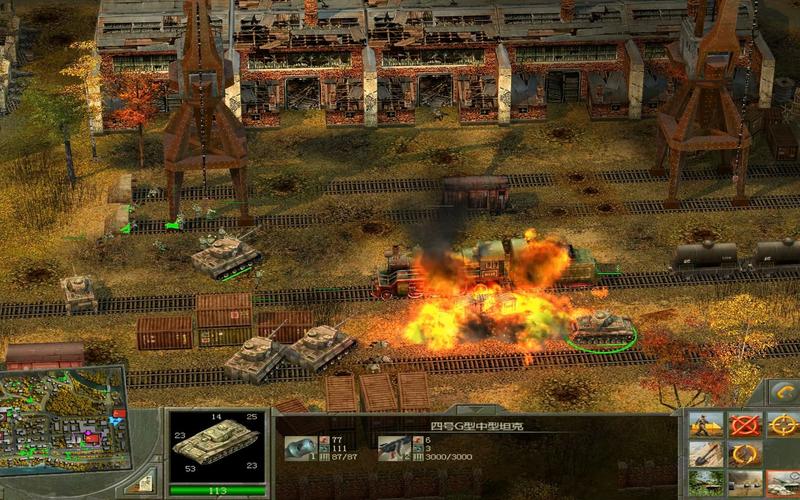Screen dimensions: 800x500
Task: Use the shovel entrench command
Action: click(706, 455)
